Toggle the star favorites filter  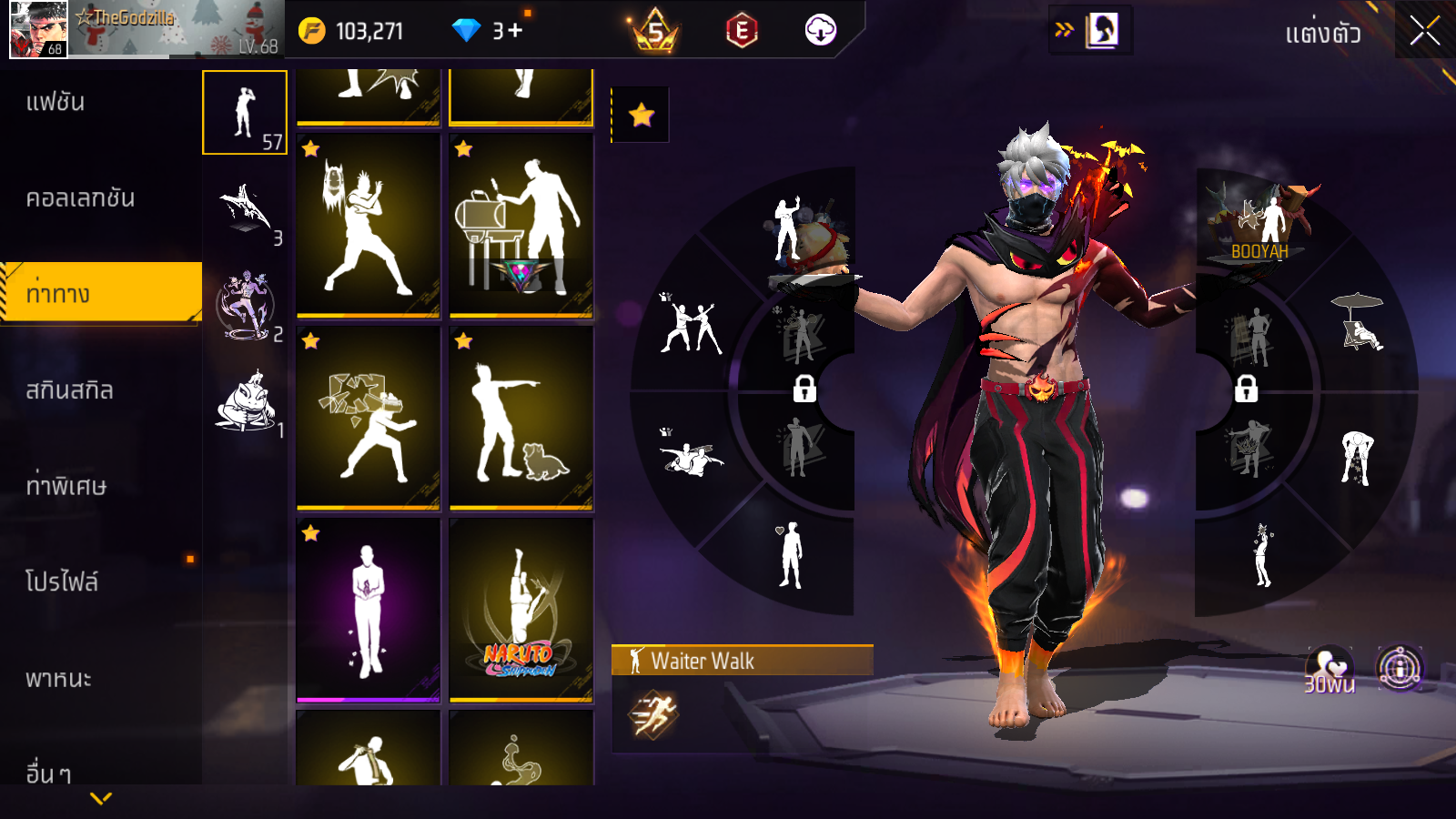641,115
